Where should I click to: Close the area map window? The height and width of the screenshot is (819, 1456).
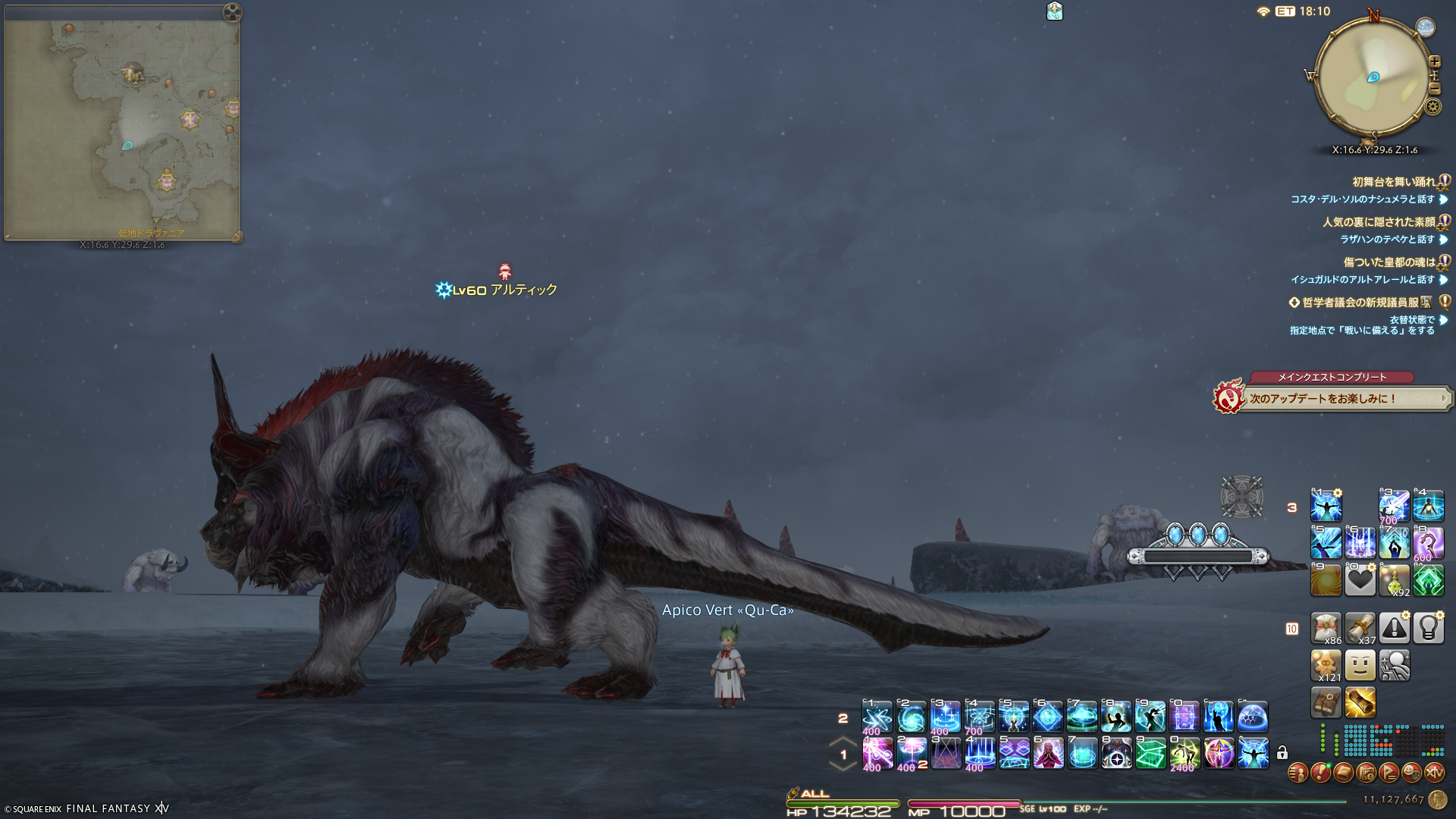(233, 12)
